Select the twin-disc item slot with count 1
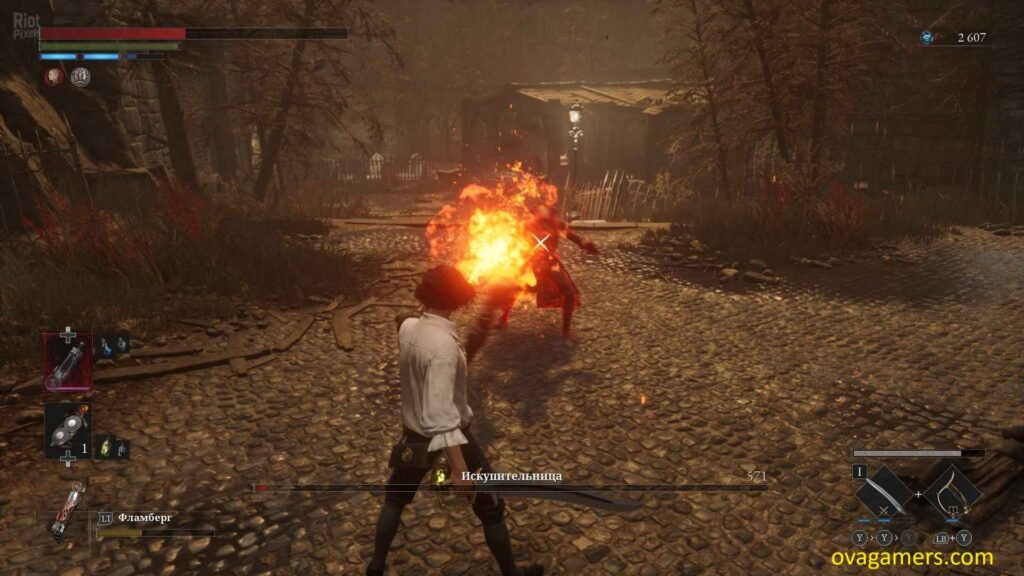This screenshot has height=576, width=1024. click(x=68, y=430)
